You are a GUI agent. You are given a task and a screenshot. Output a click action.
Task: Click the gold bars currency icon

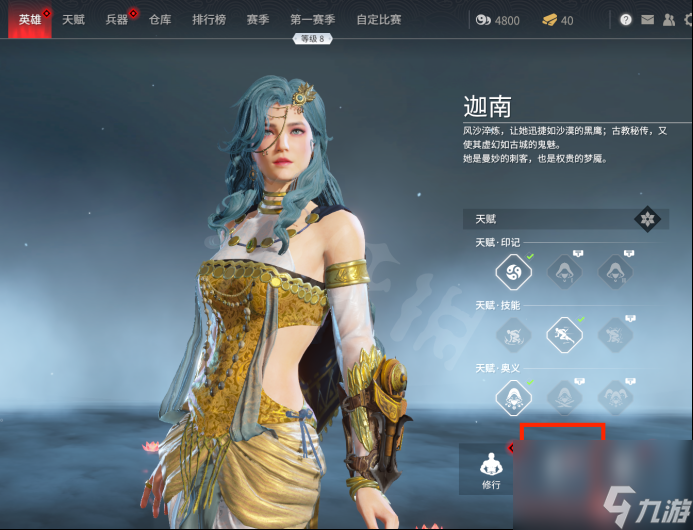click(549, 20)
